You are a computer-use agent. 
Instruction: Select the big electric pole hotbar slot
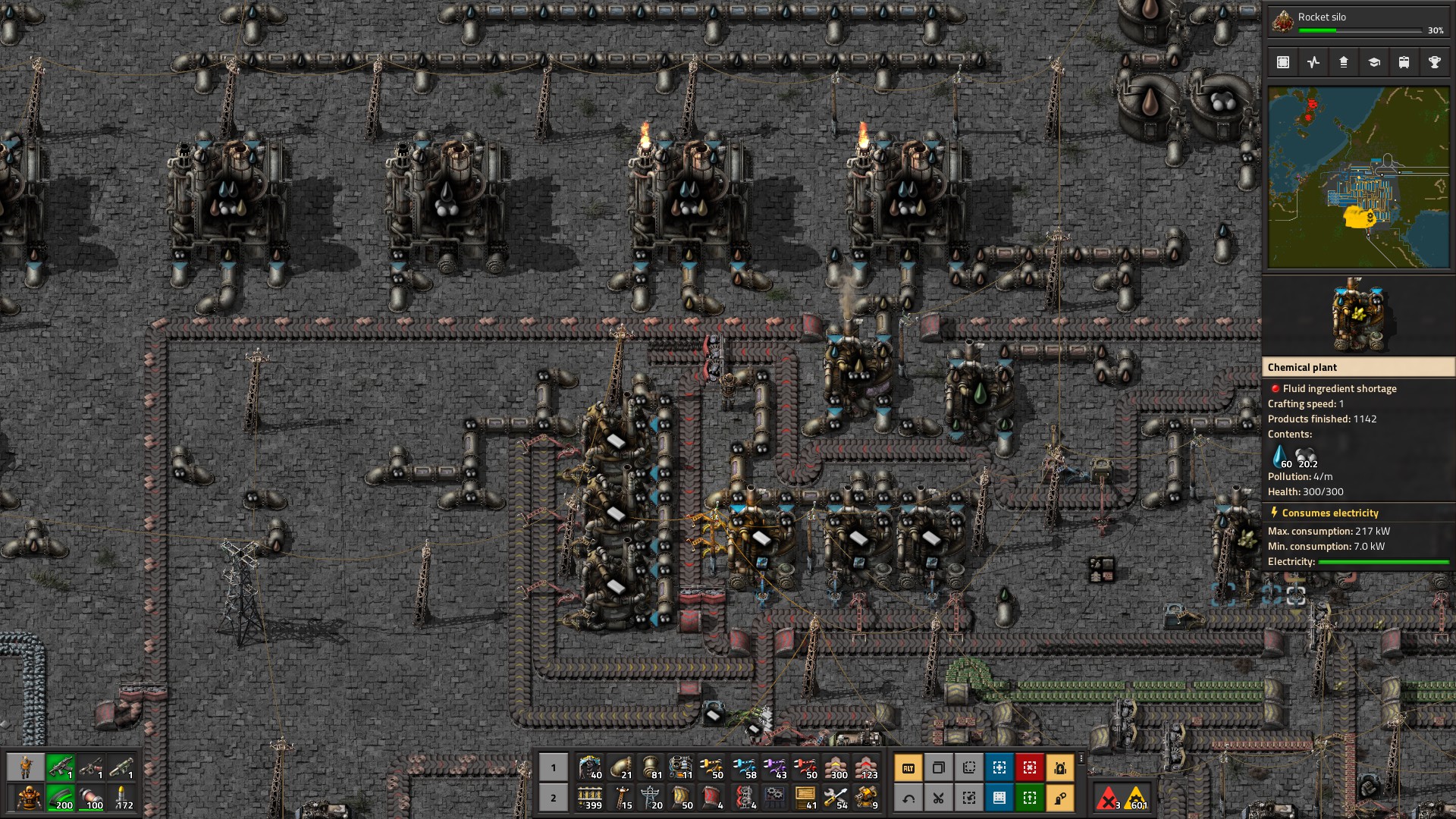coord(651,798)
